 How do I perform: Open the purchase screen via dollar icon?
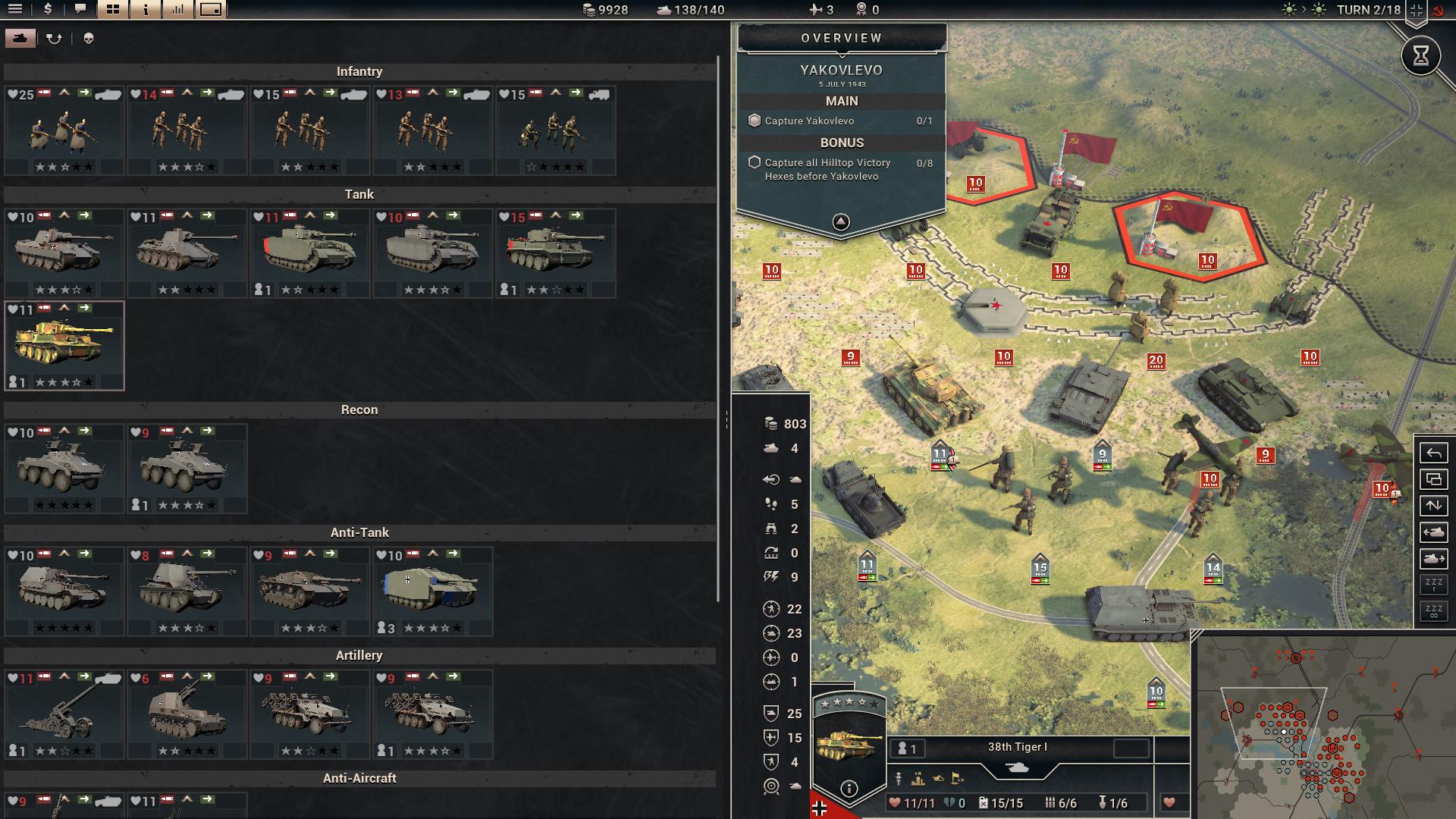47,11
